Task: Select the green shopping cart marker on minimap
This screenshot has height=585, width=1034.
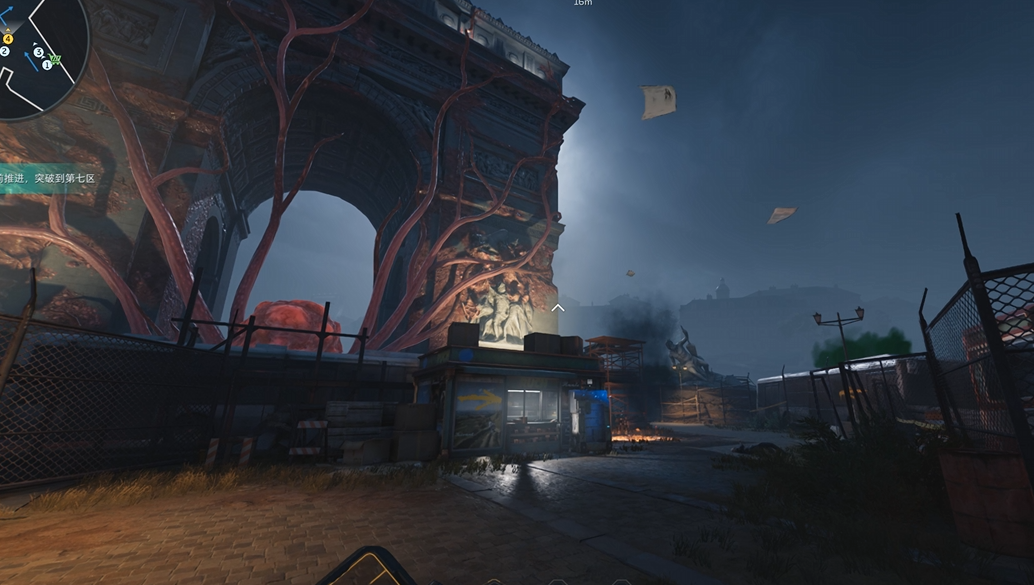Action: [56, 59]
